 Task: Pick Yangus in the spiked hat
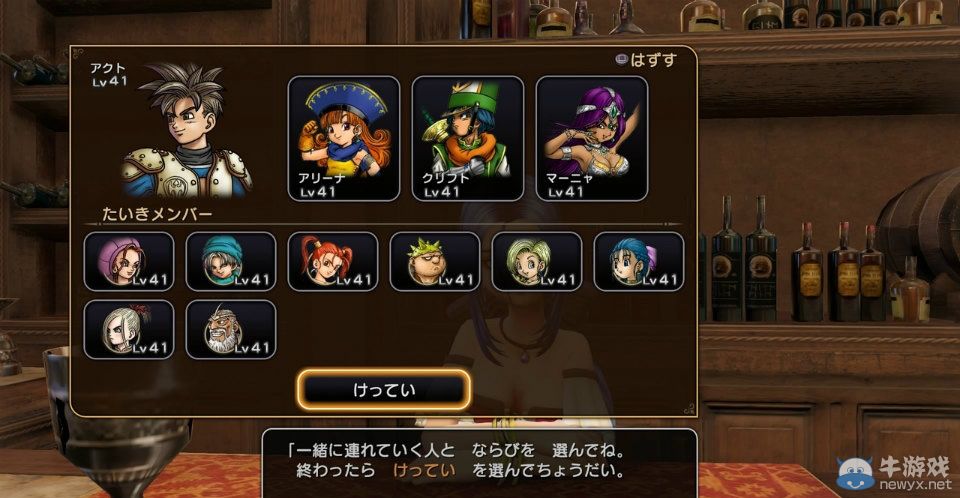tap(435, 261)
